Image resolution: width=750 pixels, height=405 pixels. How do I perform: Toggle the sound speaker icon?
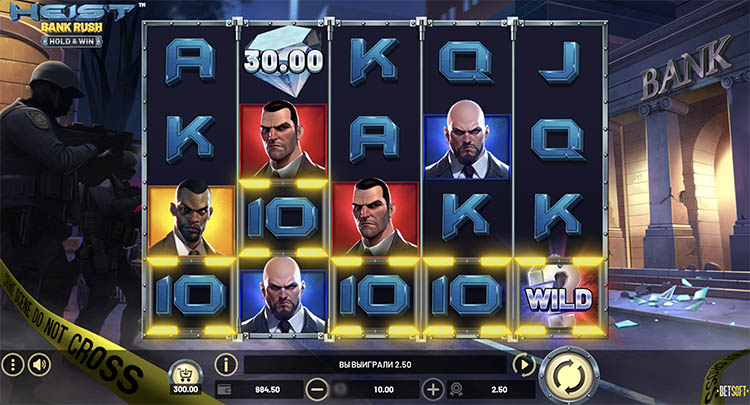pos(40,364)
